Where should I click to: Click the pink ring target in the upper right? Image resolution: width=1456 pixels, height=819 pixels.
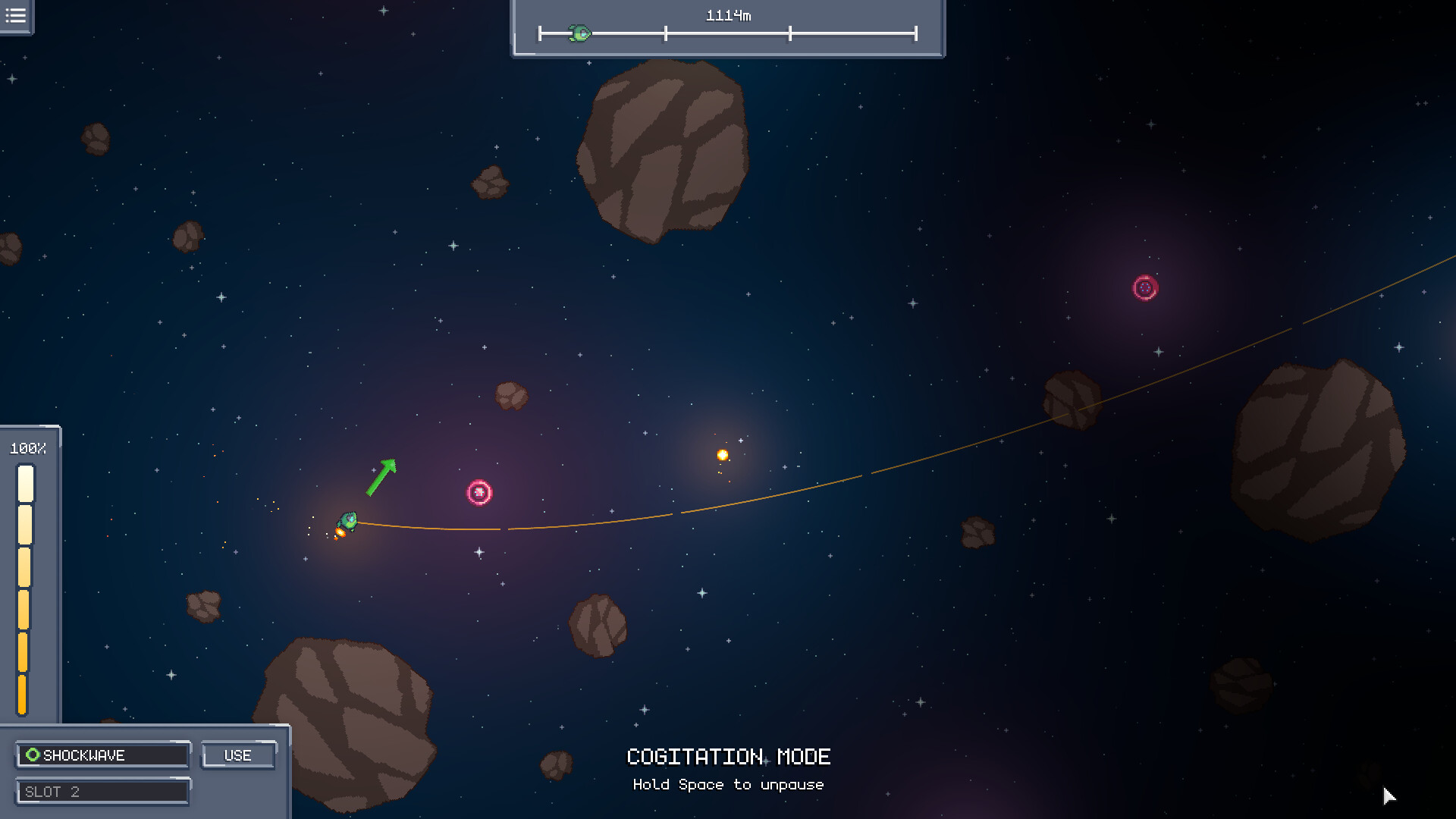point(1145,288)
